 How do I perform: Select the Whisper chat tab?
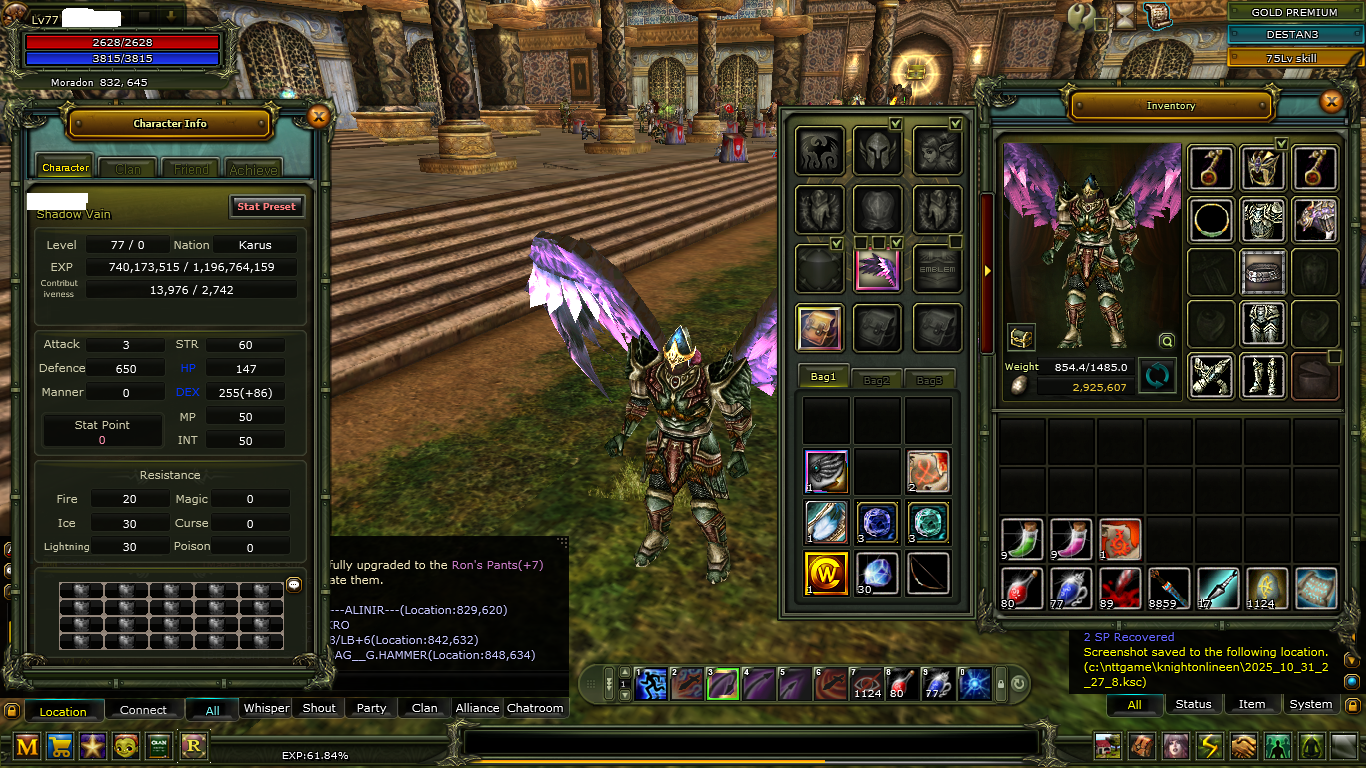tap(267, 708)
